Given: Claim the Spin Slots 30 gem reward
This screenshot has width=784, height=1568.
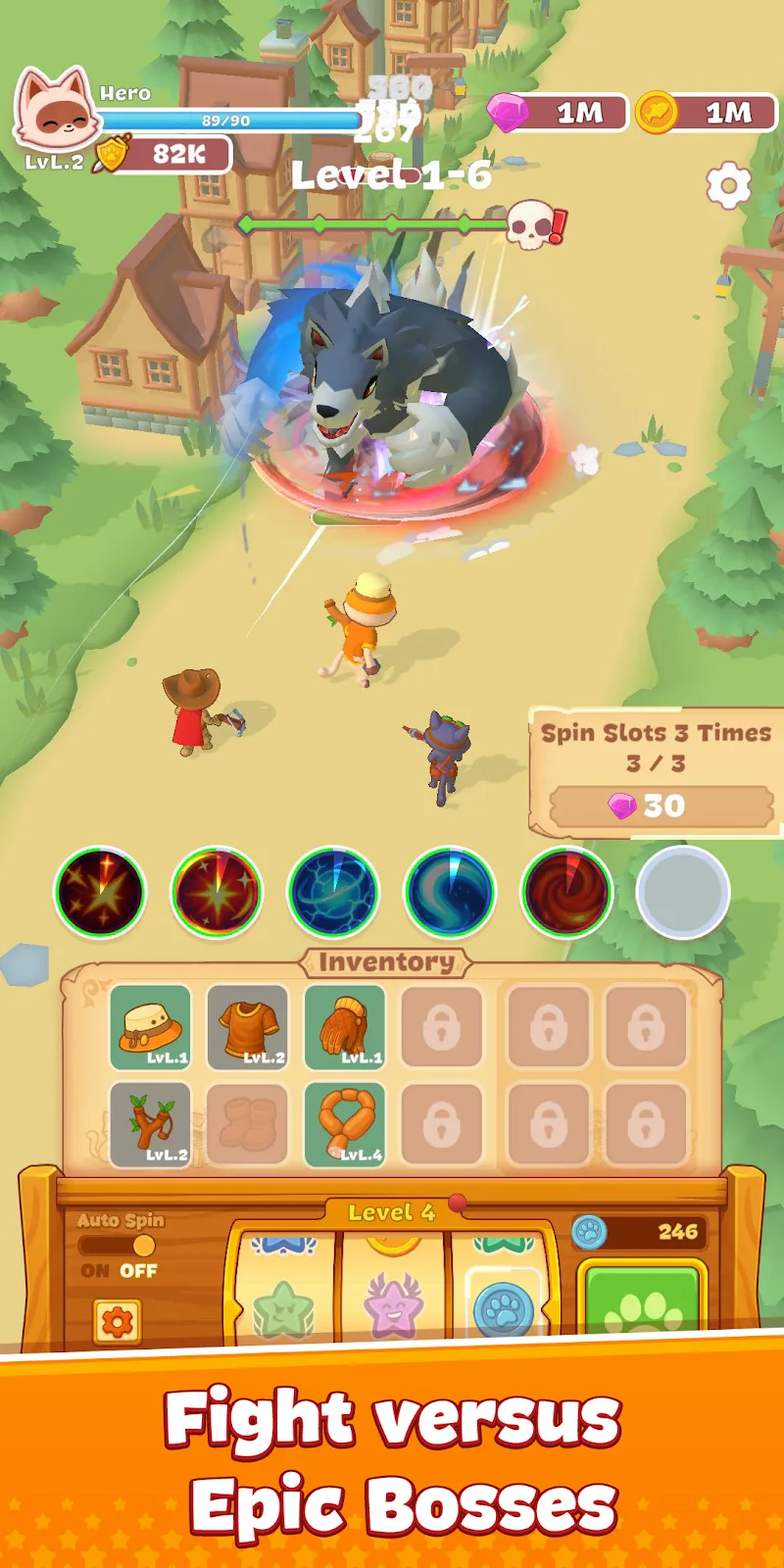Looking at the screenshot, I should [x=661, y=807].
